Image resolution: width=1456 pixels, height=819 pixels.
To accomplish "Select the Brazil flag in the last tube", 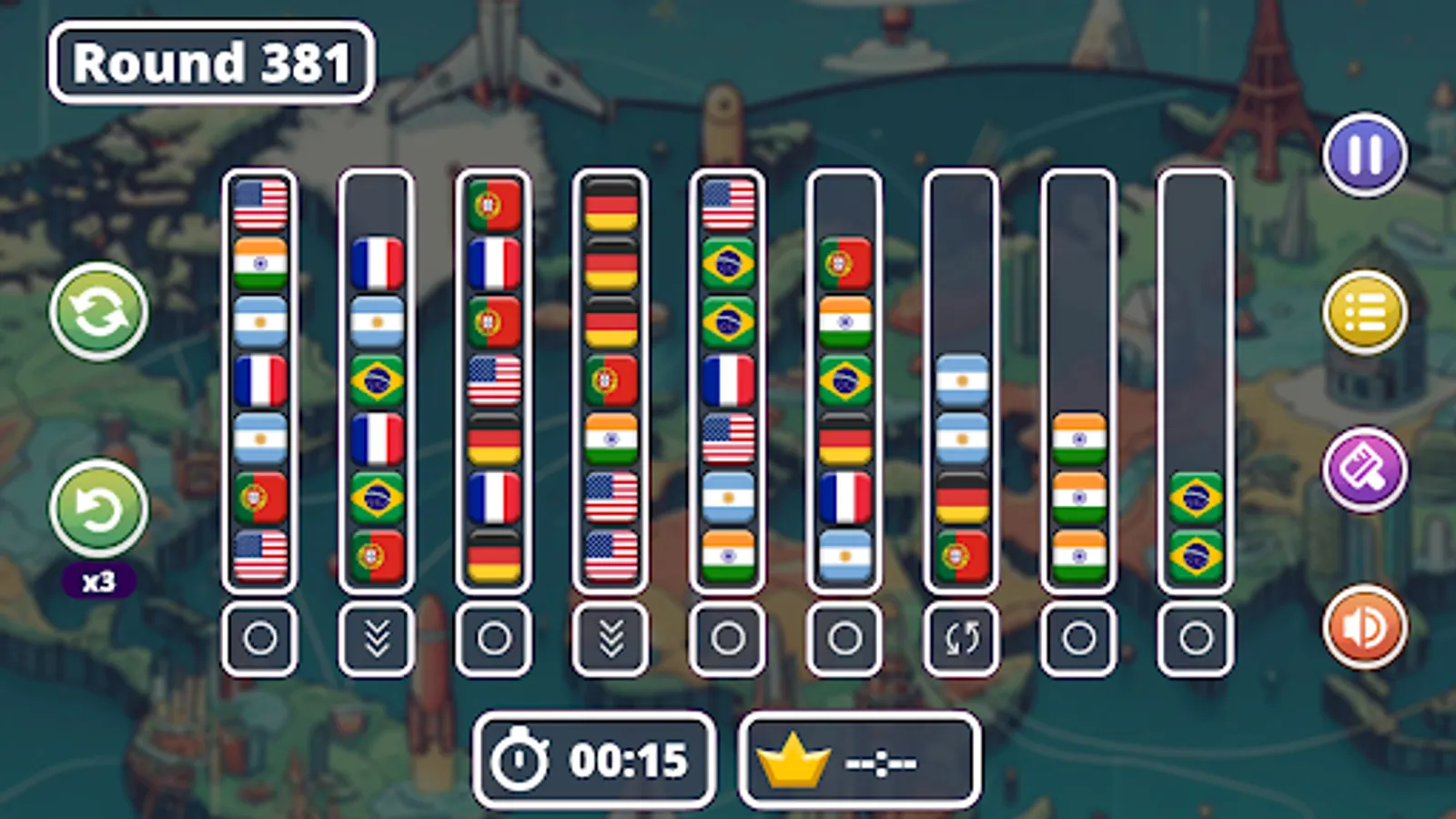I will (1198, 496).
